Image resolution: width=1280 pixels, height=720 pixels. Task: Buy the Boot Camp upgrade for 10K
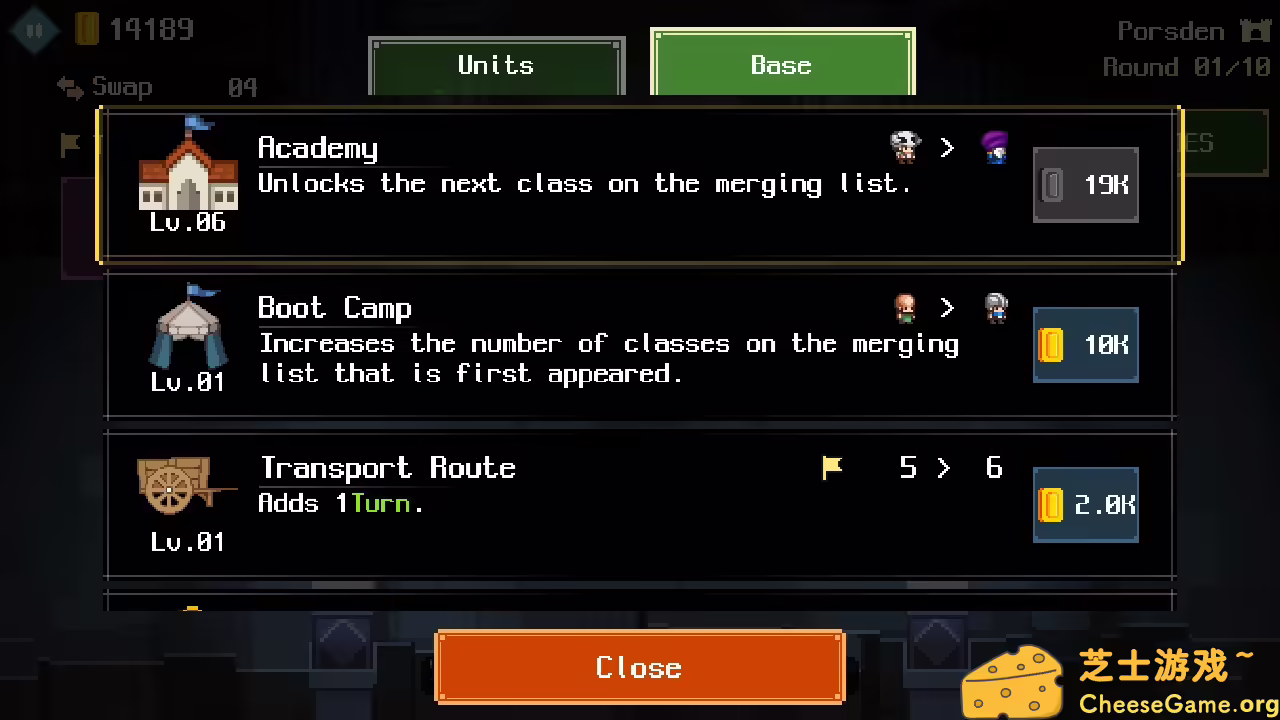point(1085,345)
